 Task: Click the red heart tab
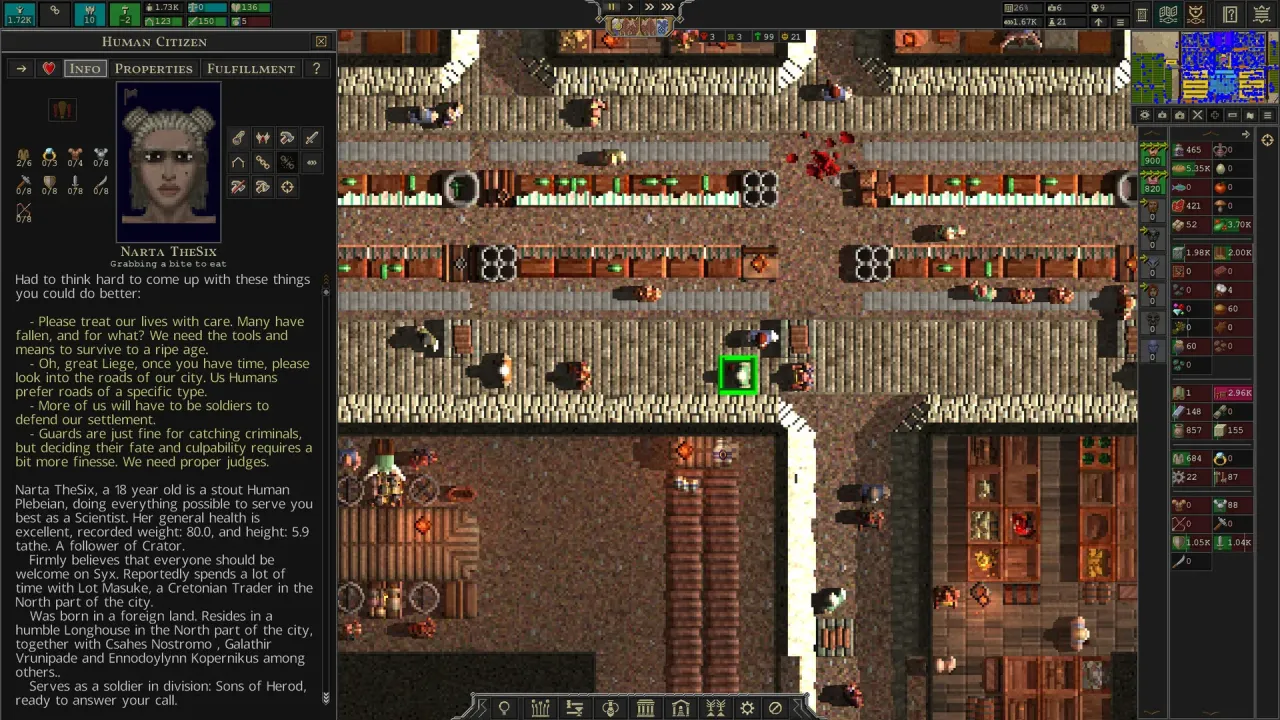(x=49, y=69)
